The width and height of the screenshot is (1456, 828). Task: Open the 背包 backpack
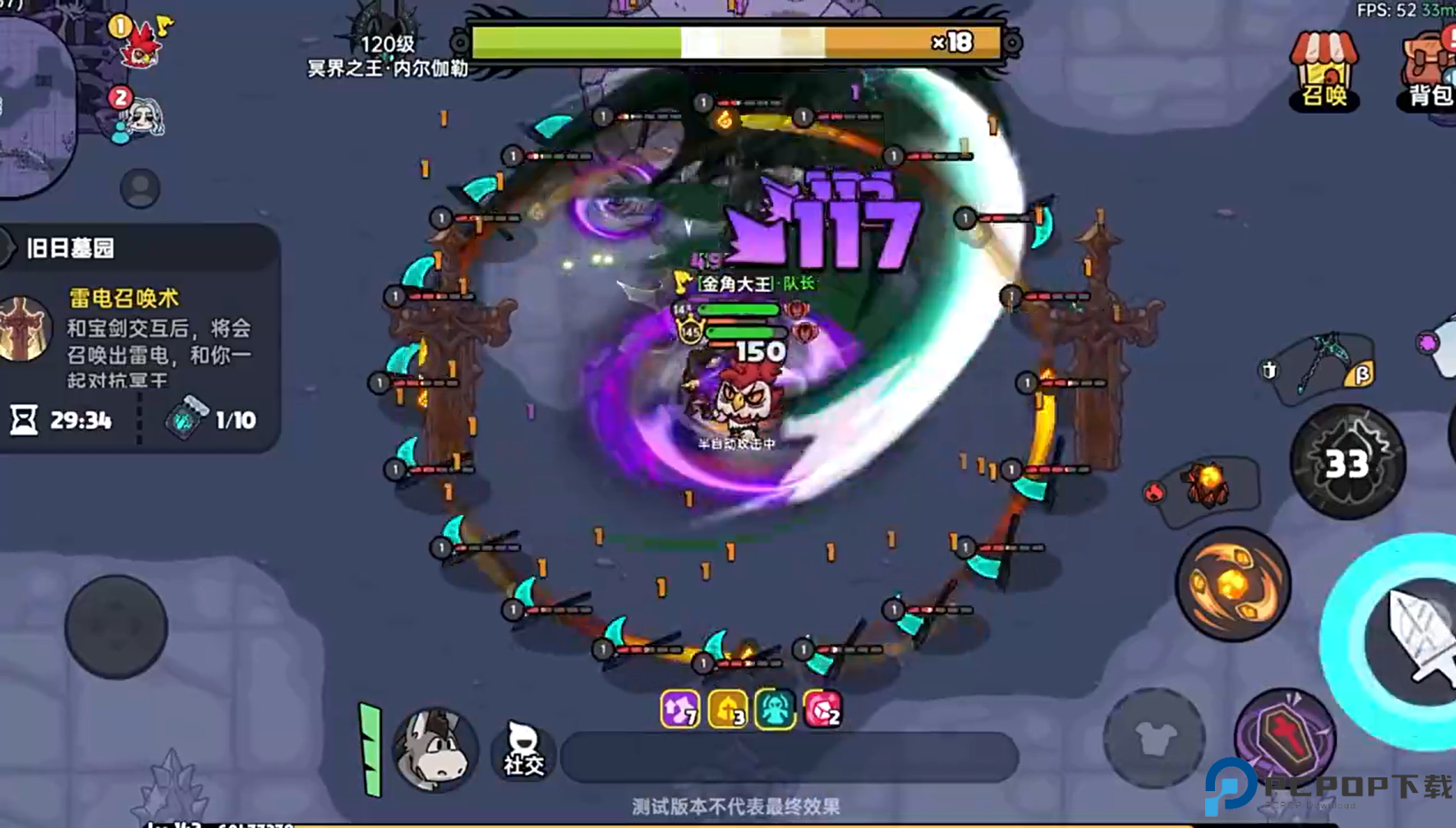pyautogui.click(x=1428, y=71)
